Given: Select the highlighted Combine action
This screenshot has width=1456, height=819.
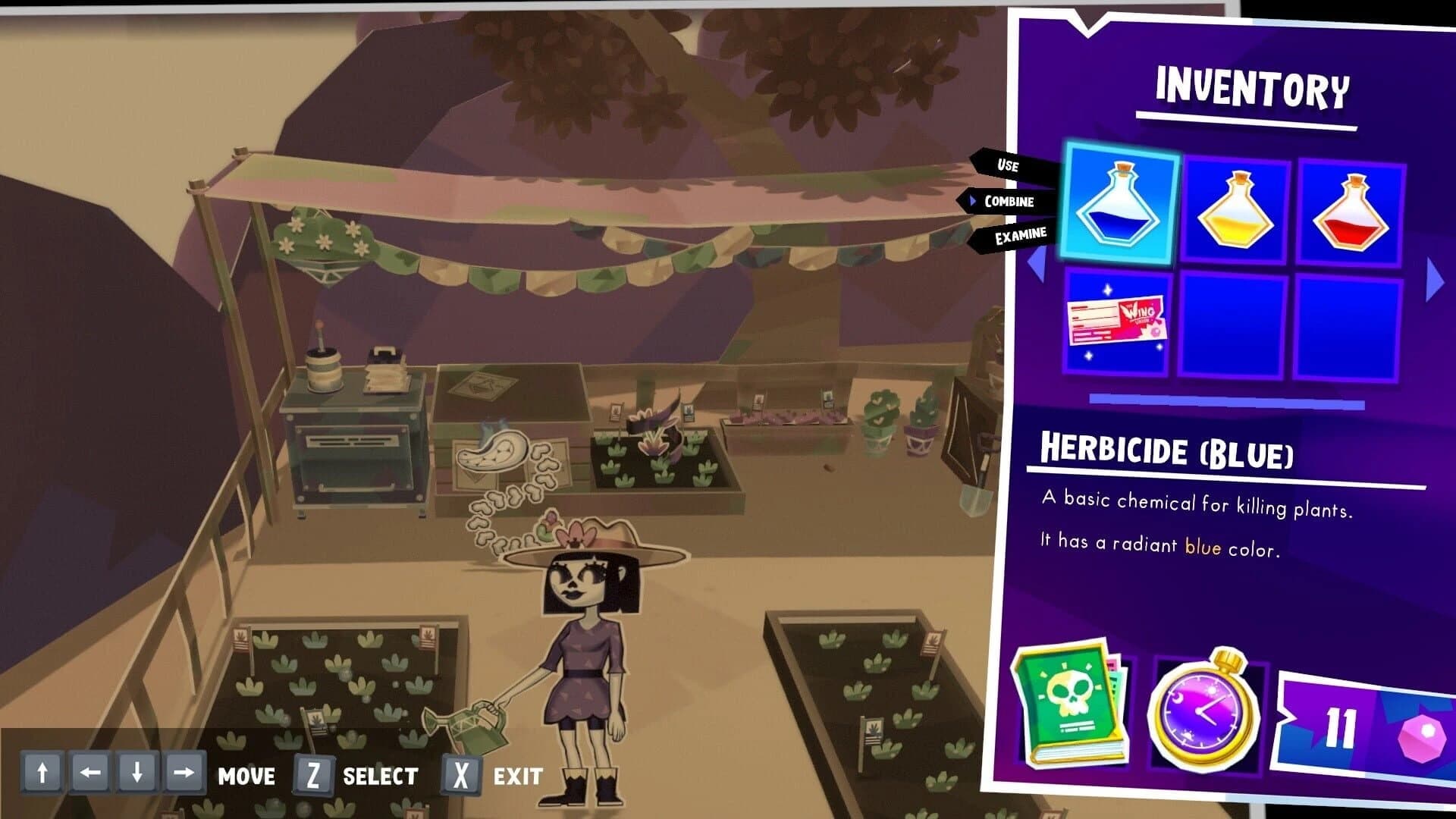Looking at the screenshot, I should click(1009, 201).
